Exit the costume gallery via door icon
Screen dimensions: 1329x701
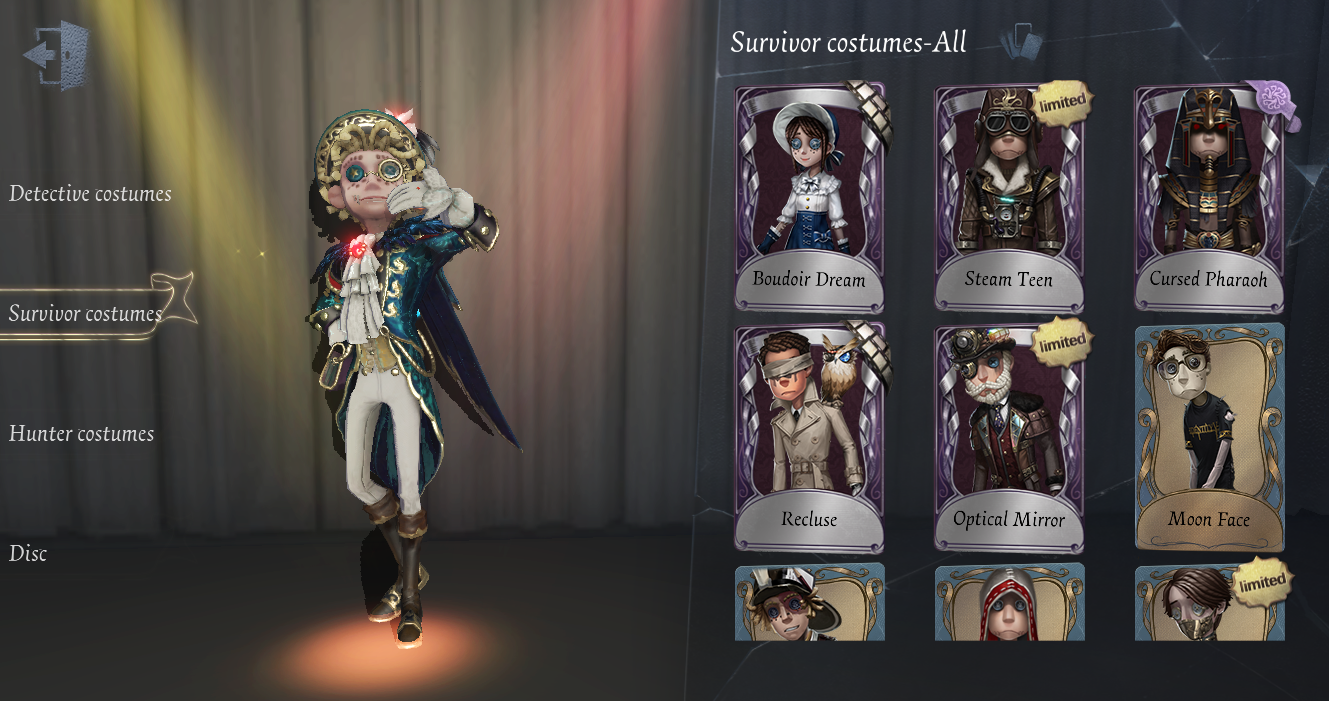point(57,56)
